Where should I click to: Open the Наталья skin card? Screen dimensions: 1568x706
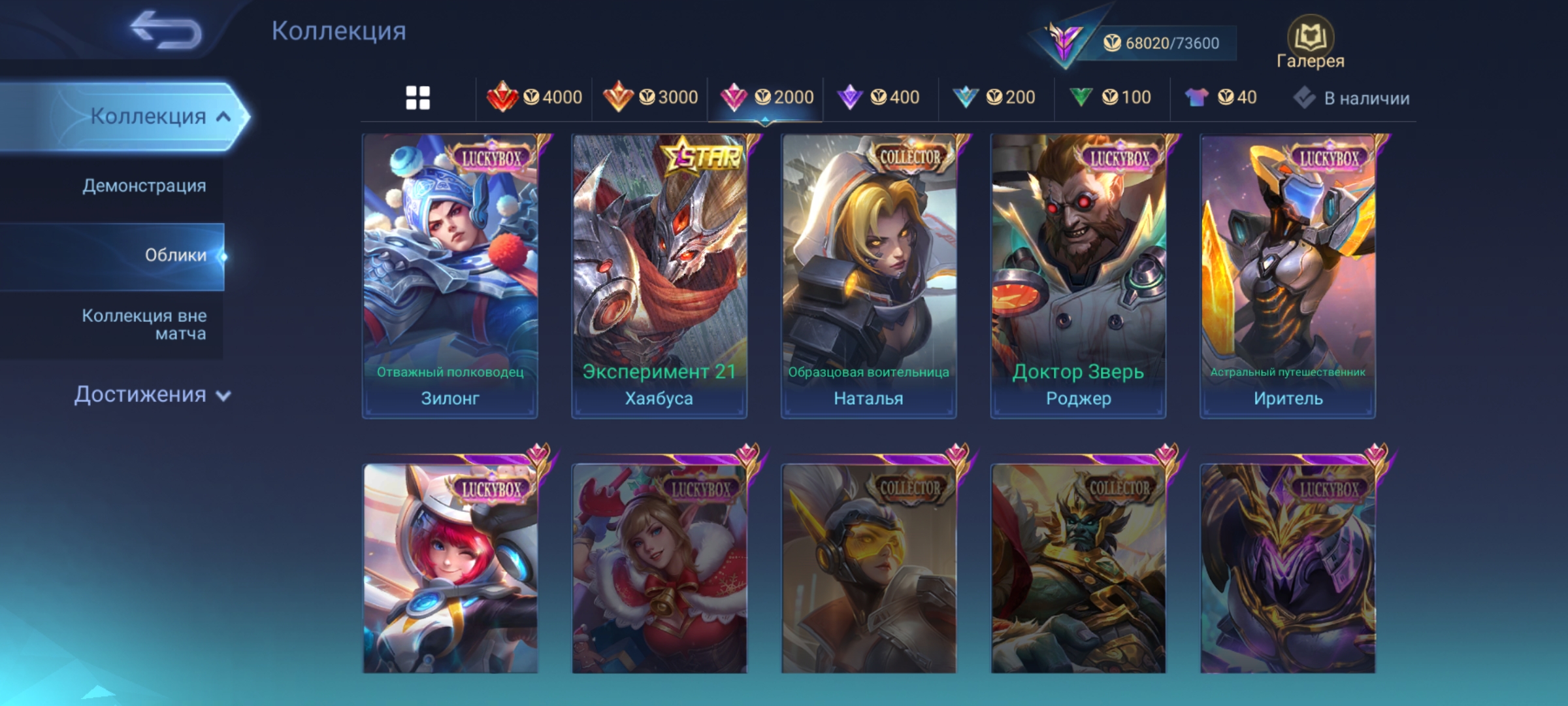pyautogui.click(x=868, y=276)
